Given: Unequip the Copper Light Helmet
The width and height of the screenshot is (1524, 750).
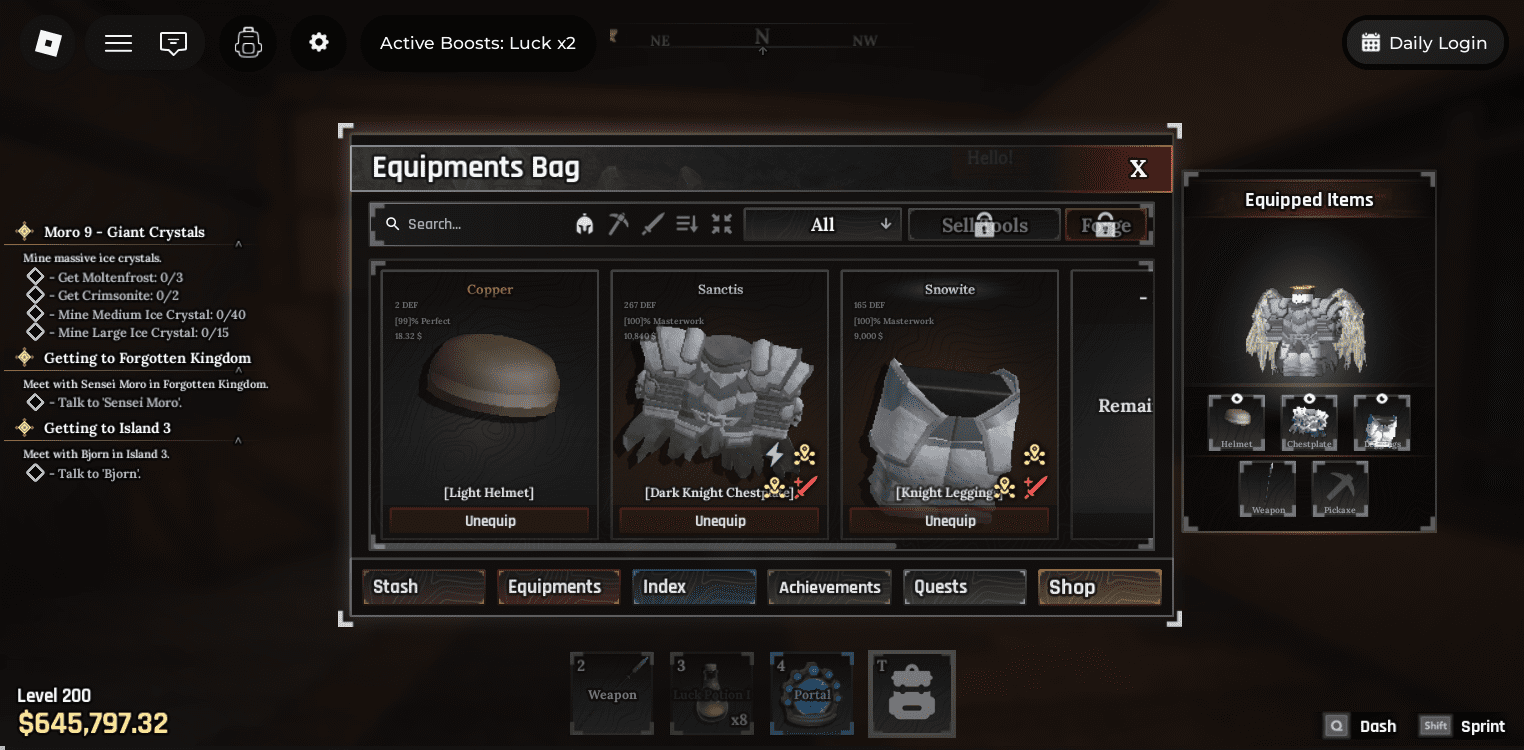Looking at the screenshot, I should click(490, 521).
